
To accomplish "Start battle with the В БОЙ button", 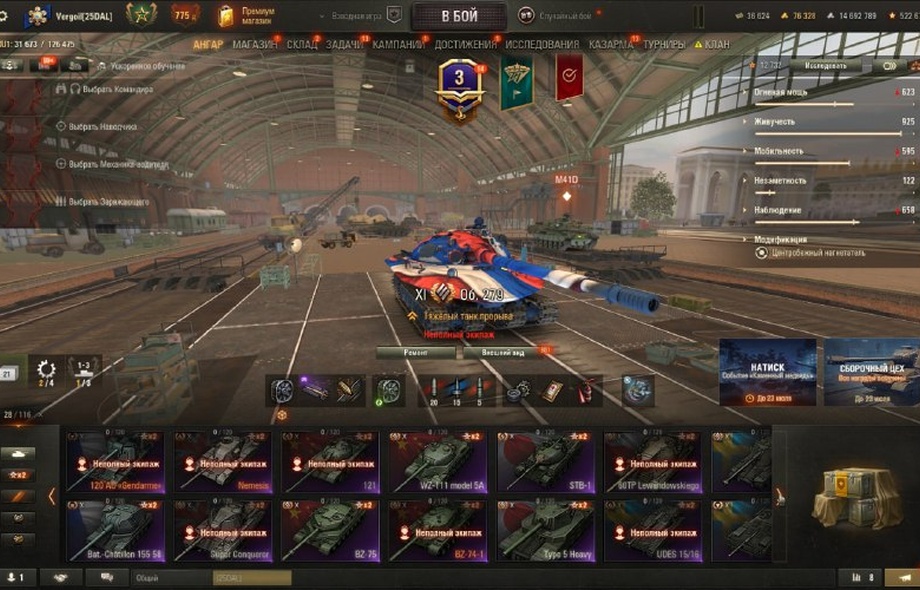I will (459, 16).
